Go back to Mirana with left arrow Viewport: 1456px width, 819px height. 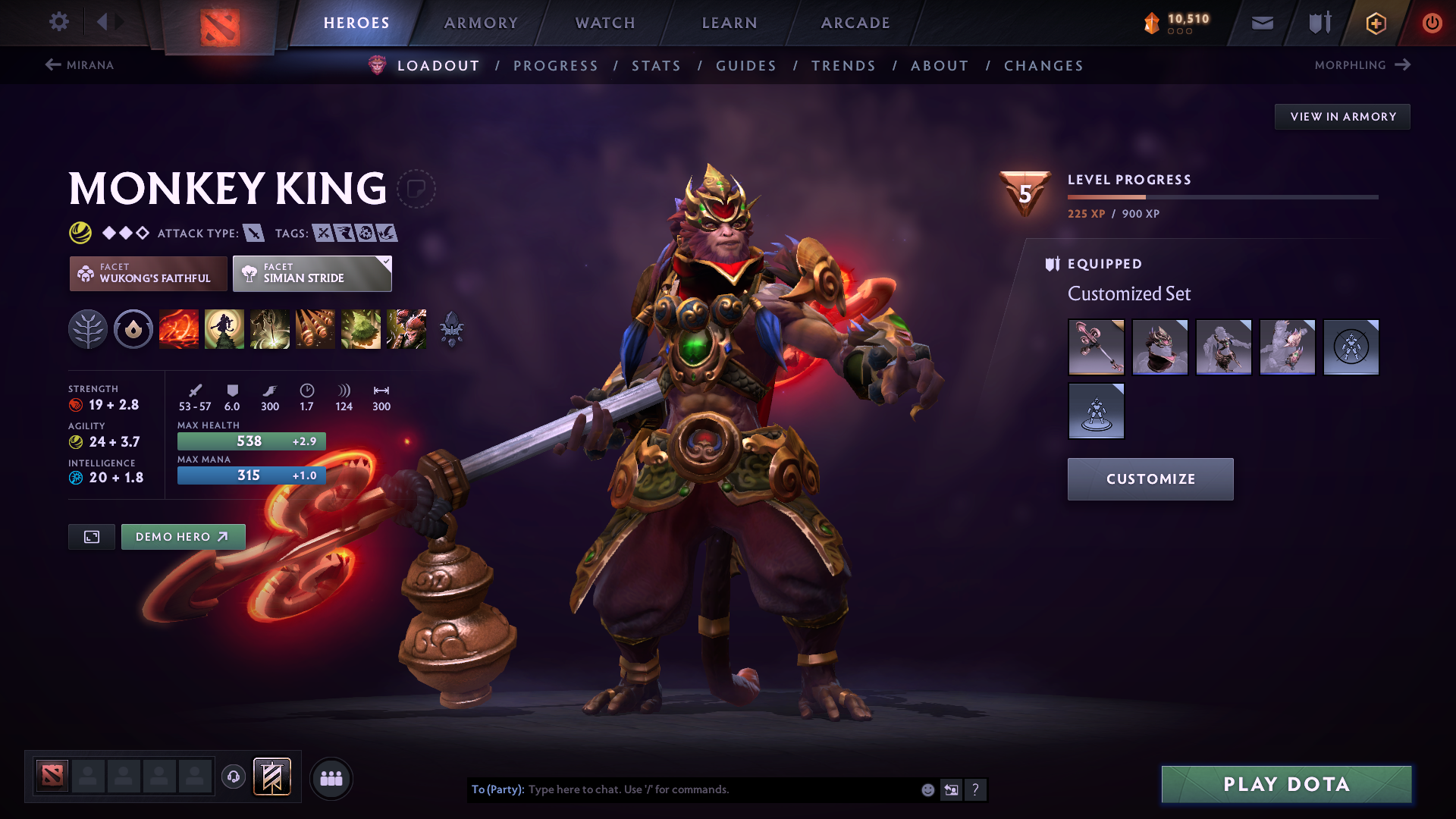point(52,65)
